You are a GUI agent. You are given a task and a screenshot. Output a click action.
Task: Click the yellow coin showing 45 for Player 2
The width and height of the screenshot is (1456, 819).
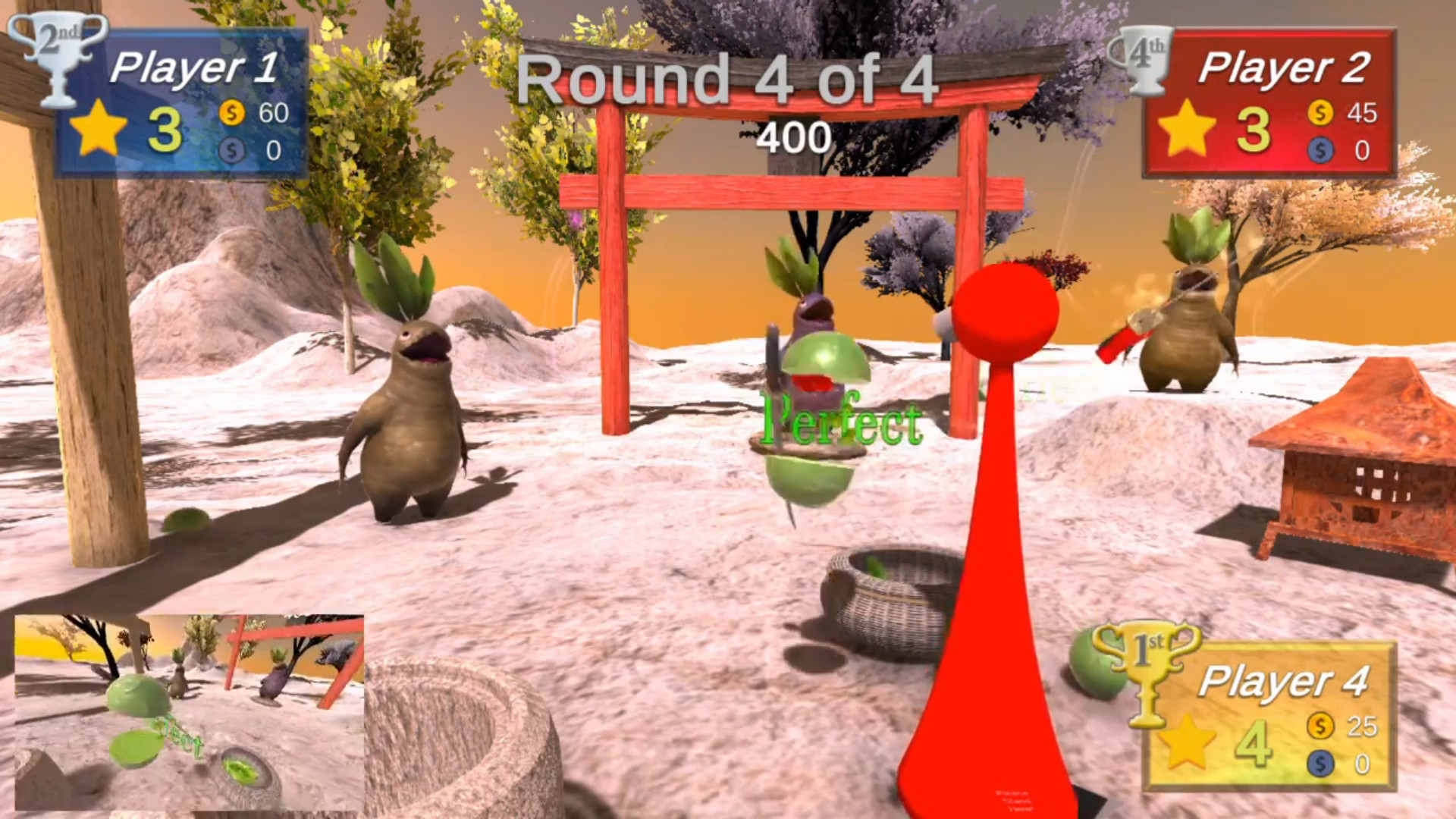1320,115
